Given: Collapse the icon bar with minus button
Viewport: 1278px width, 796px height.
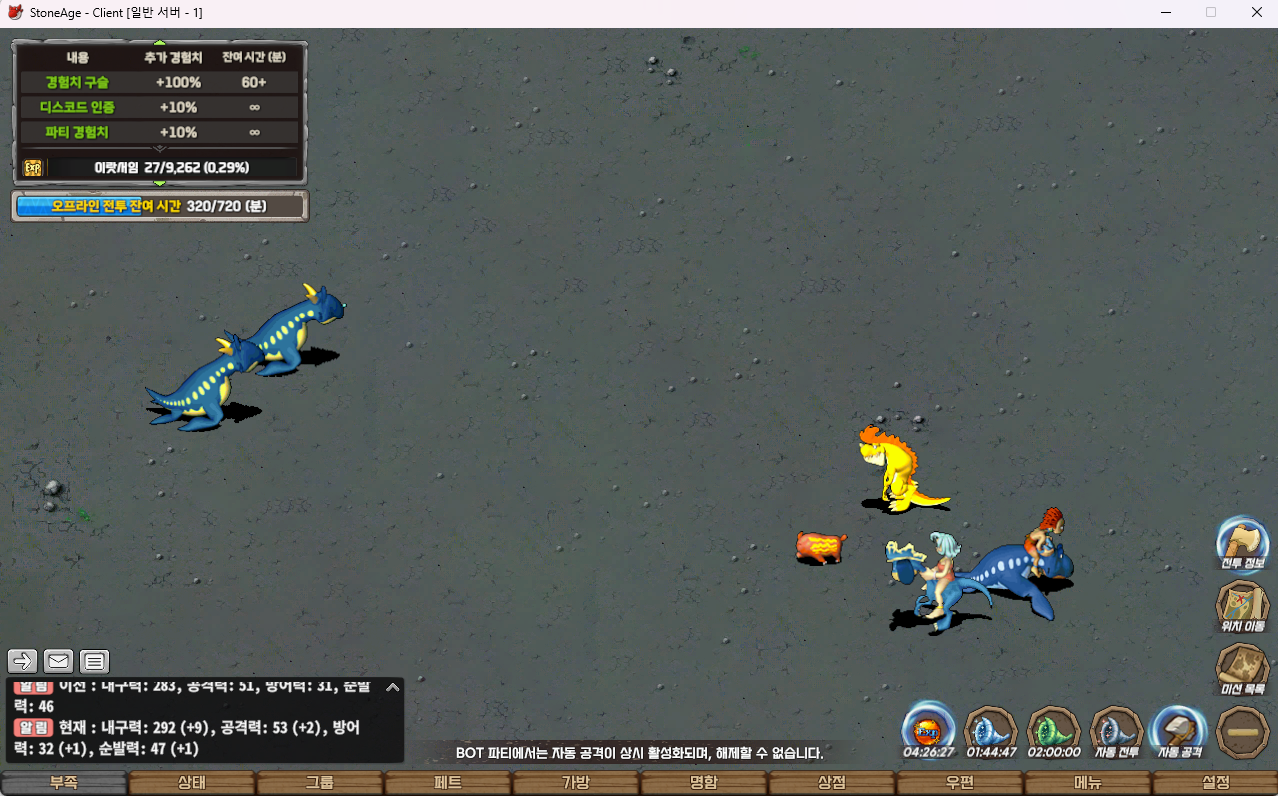Looking at the screenshot, I should click(x=1242, y=732).
